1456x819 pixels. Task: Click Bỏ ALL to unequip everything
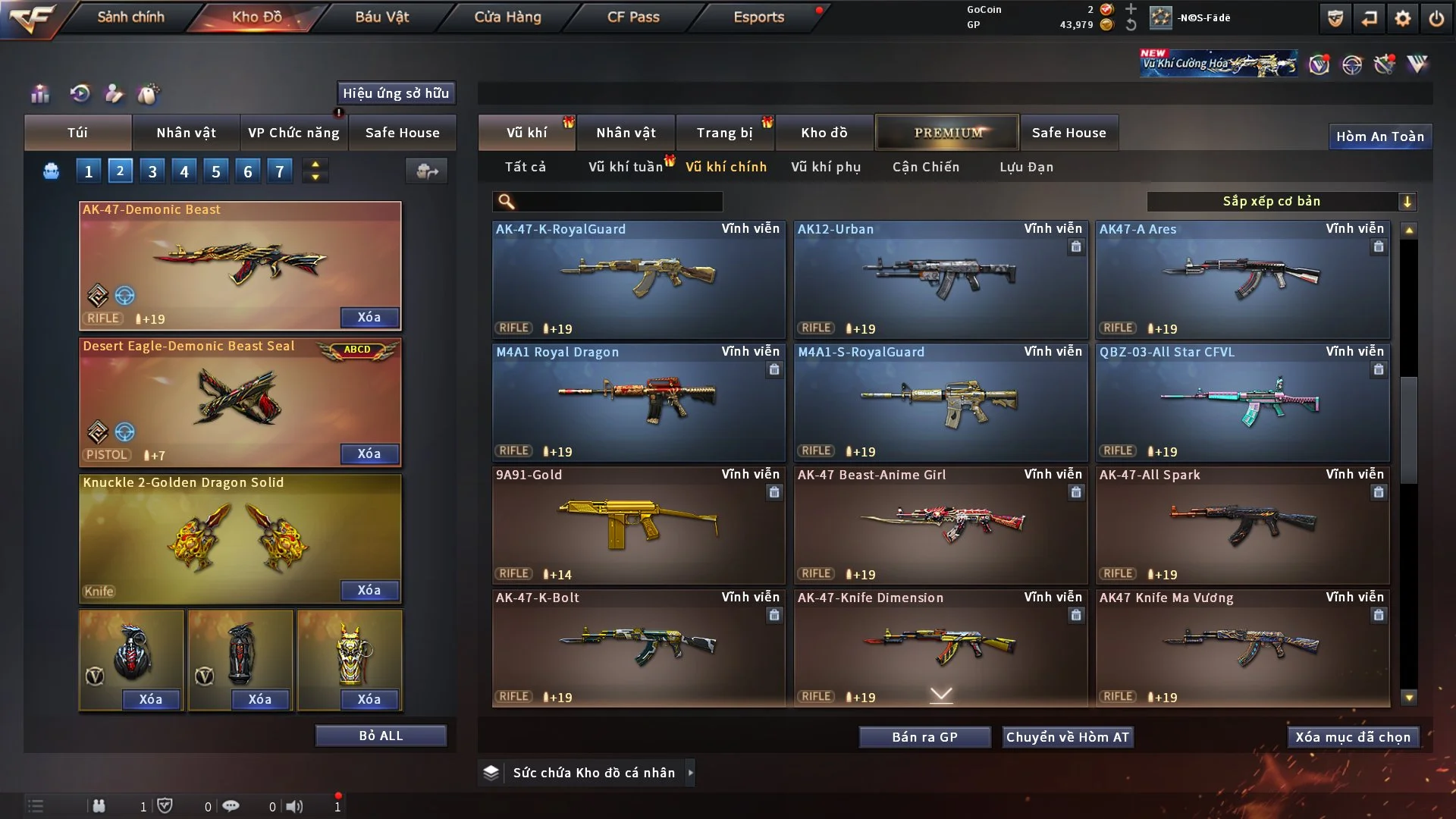pos(381,736)
